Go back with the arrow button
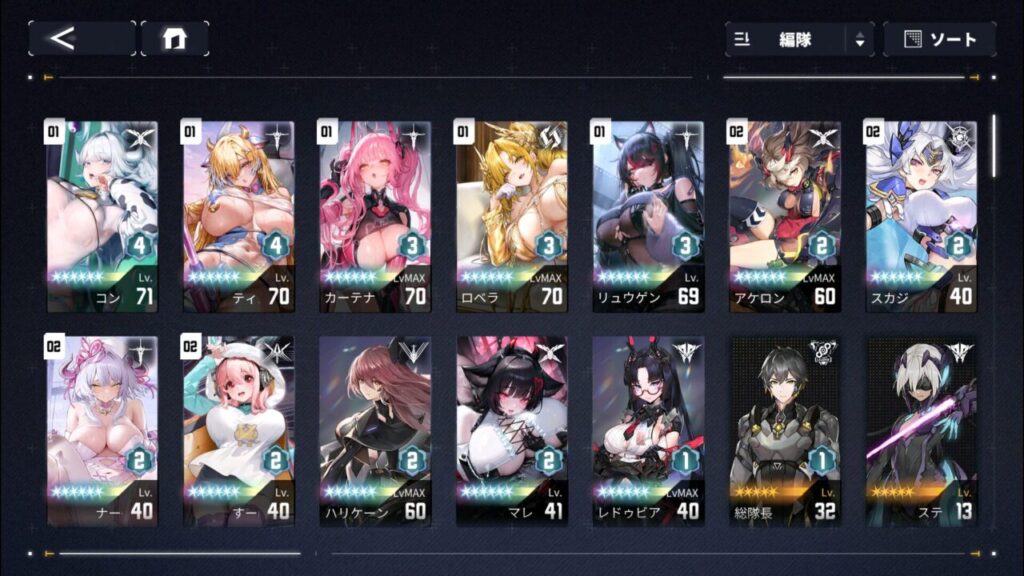 click(x=81, y=39)
